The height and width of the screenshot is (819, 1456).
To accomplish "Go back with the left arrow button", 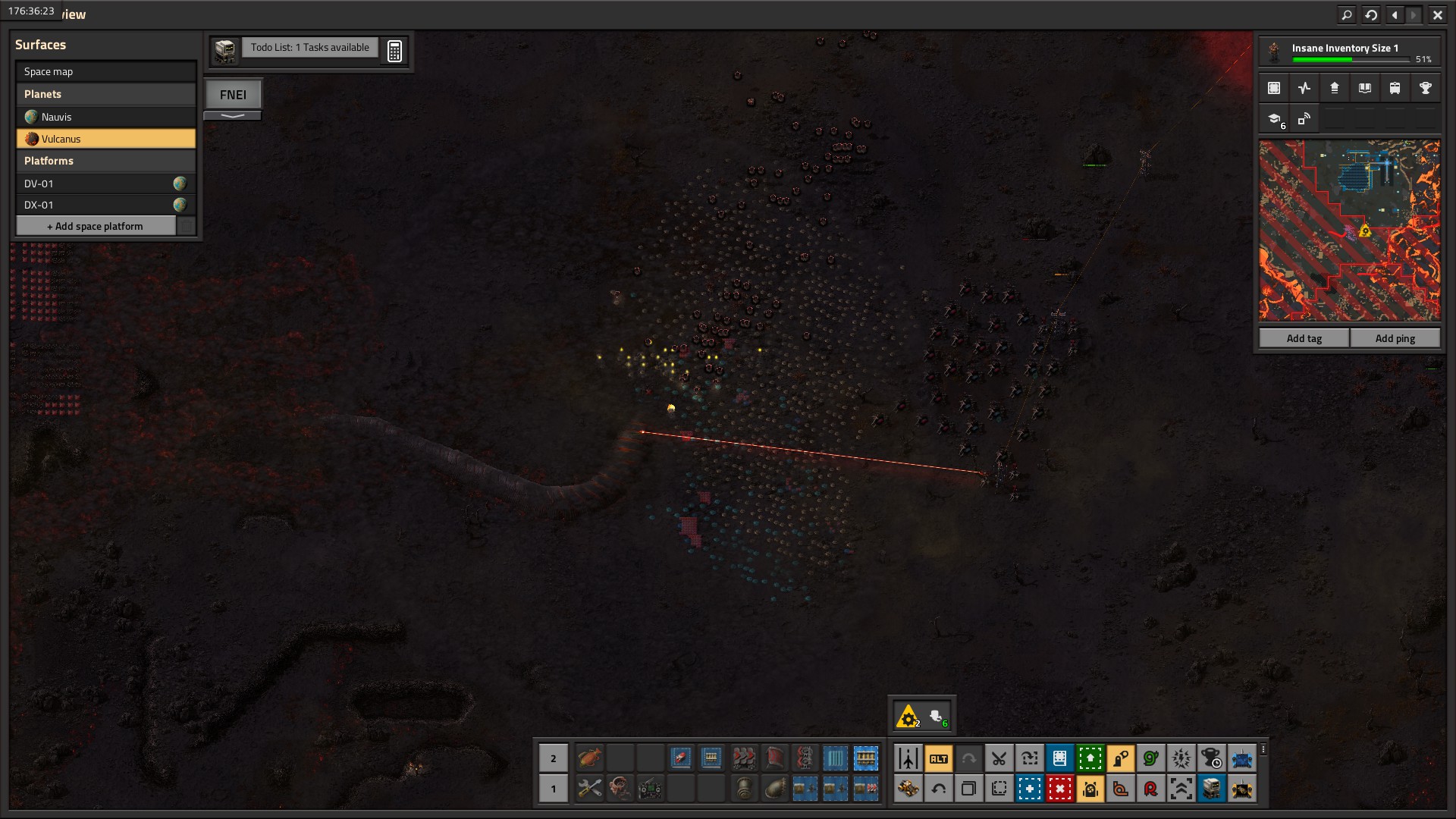I will (x=1395, y=14).
